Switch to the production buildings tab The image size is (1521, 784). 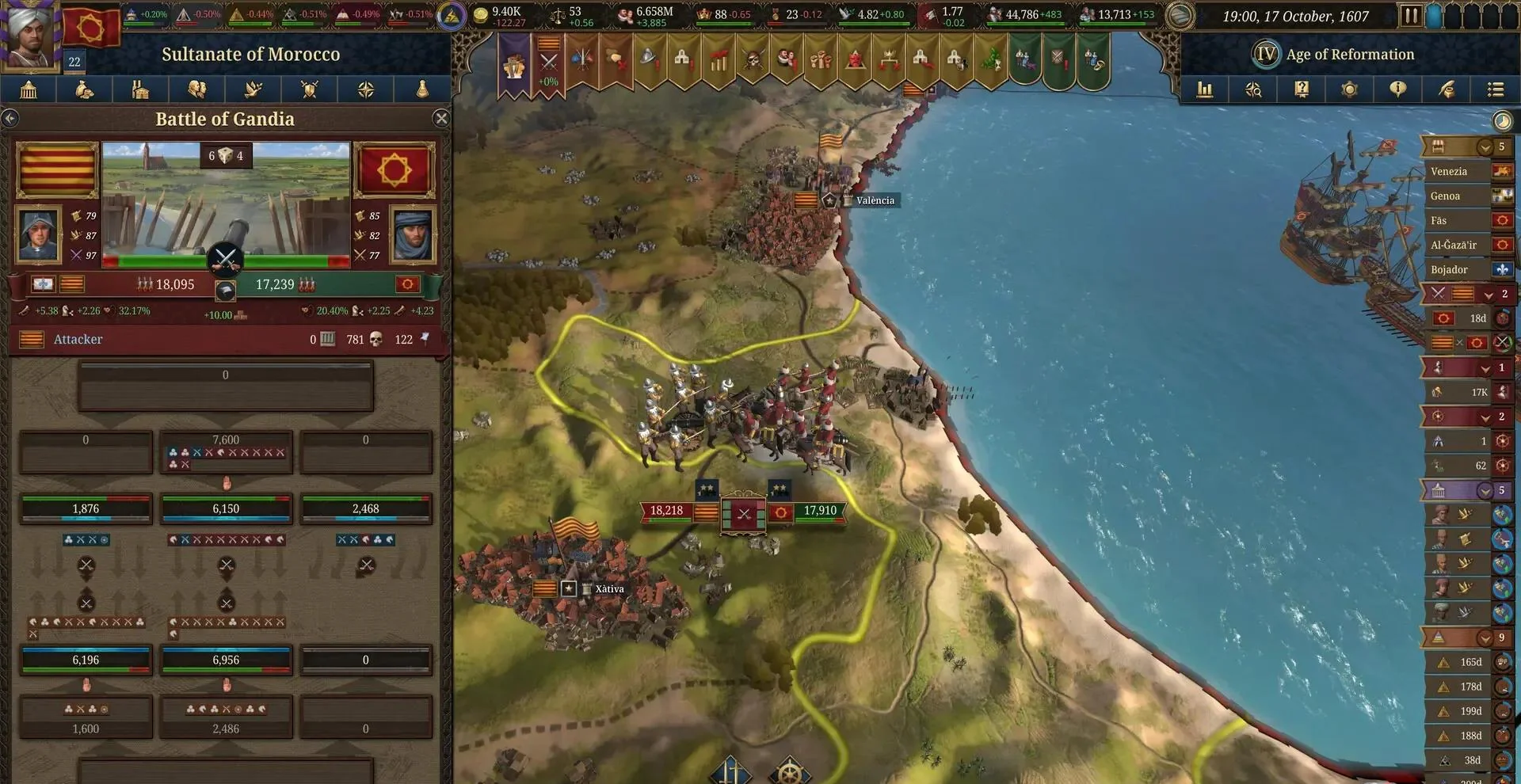point(141,90)
